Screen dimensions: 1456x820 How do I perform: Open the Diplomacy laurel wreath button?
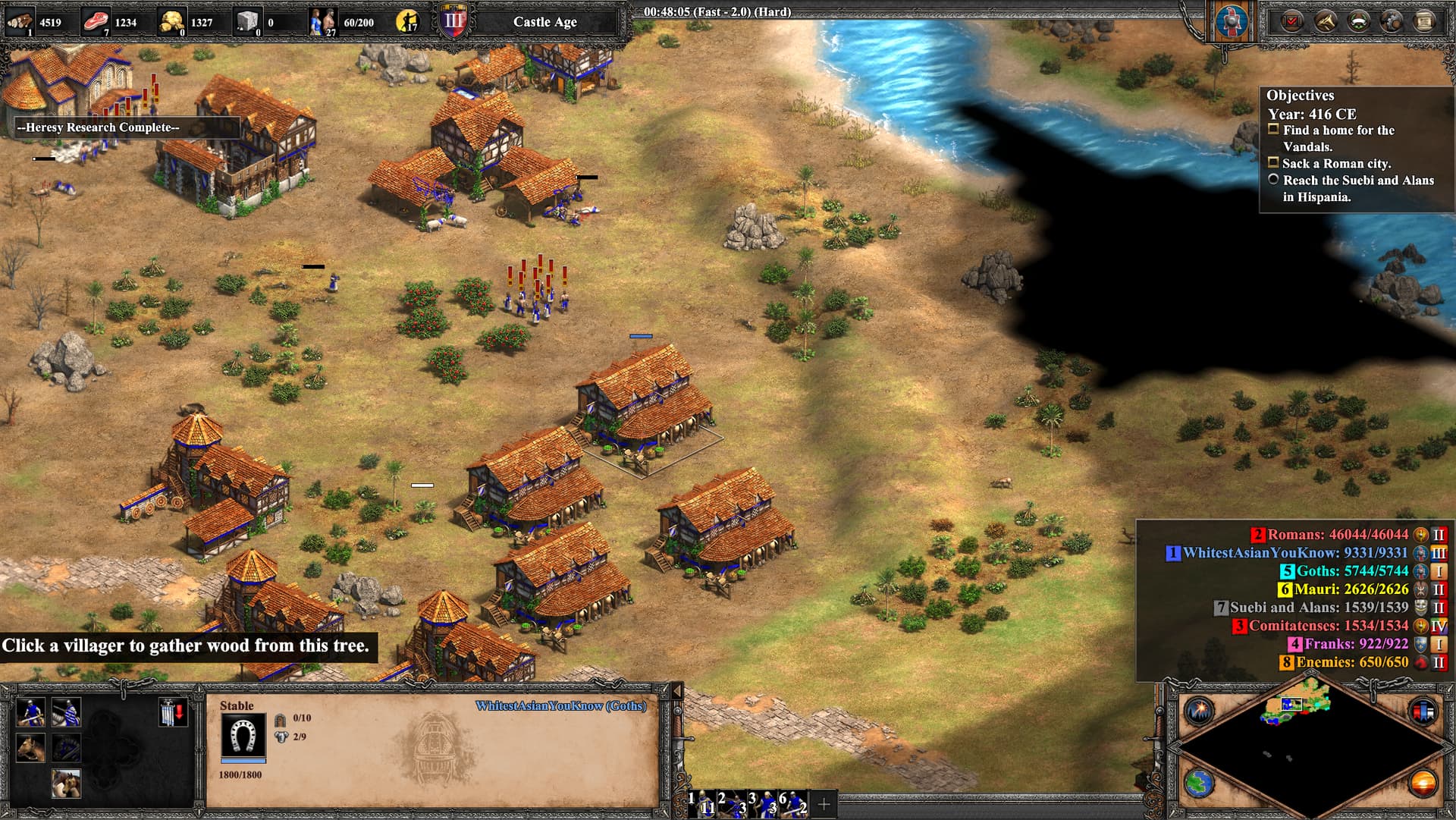1358,21
